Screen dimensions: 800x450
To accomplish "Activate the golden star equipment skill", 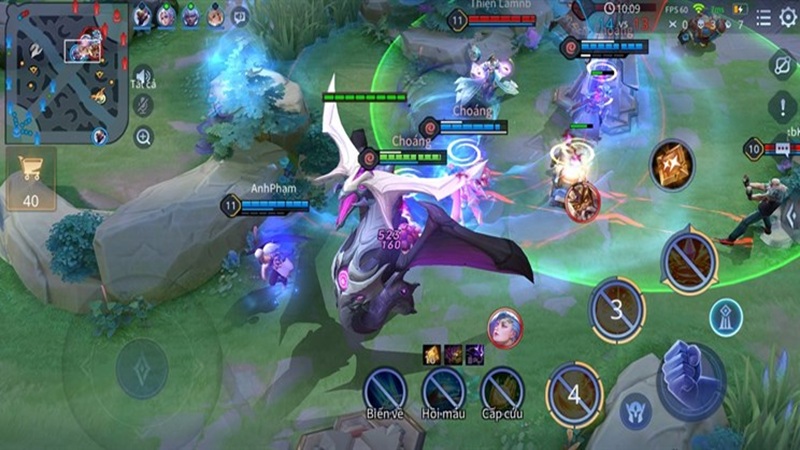I will pos(672,164).
